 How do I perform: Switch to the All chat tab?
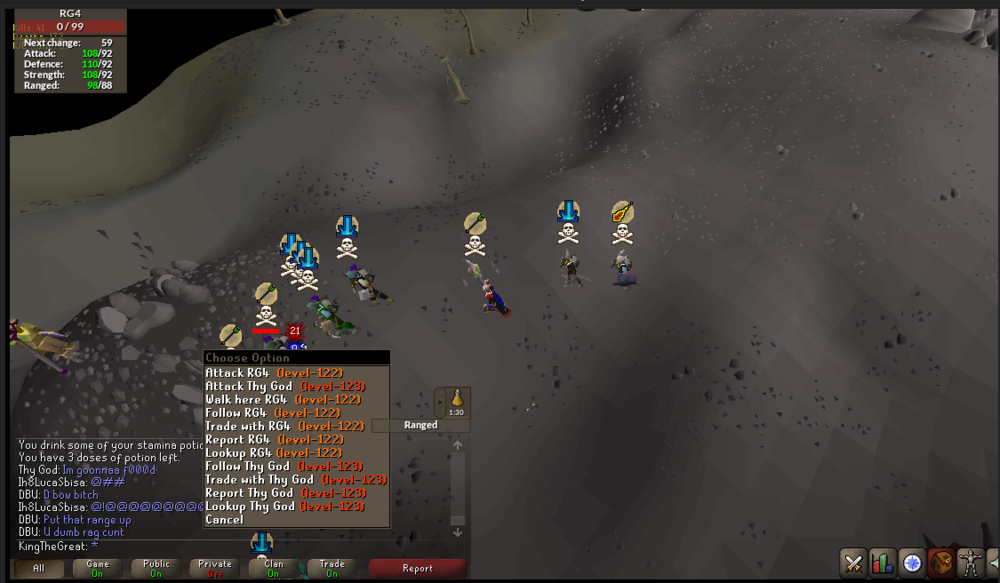(39, 568)
